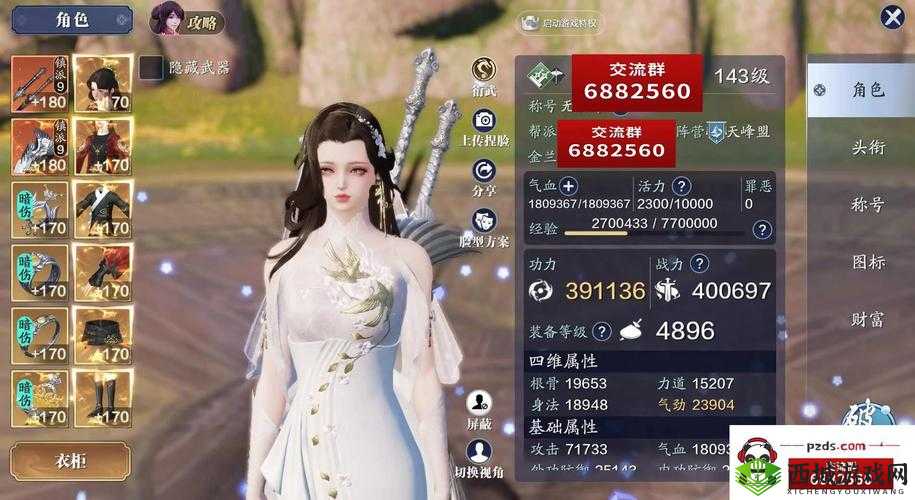Open 脸型方案 face preset icon
915x500 pixels.
coord(485,220)
